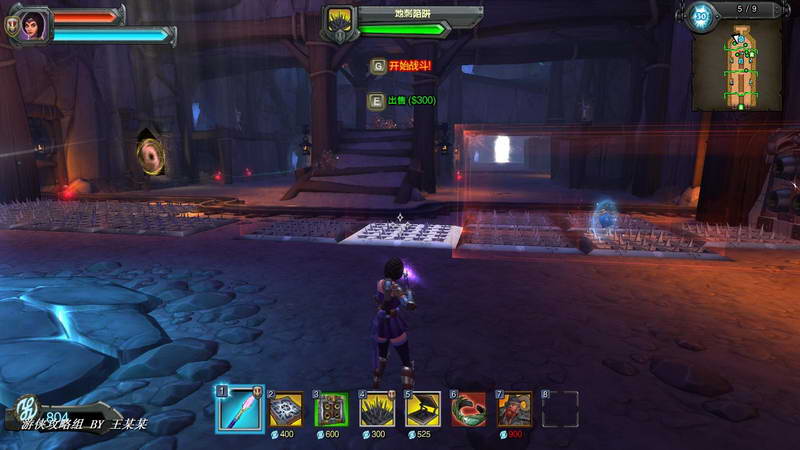Choose the 400-cost ice floor trap
The width and height of the screenshot is (800, 450).
286,409
